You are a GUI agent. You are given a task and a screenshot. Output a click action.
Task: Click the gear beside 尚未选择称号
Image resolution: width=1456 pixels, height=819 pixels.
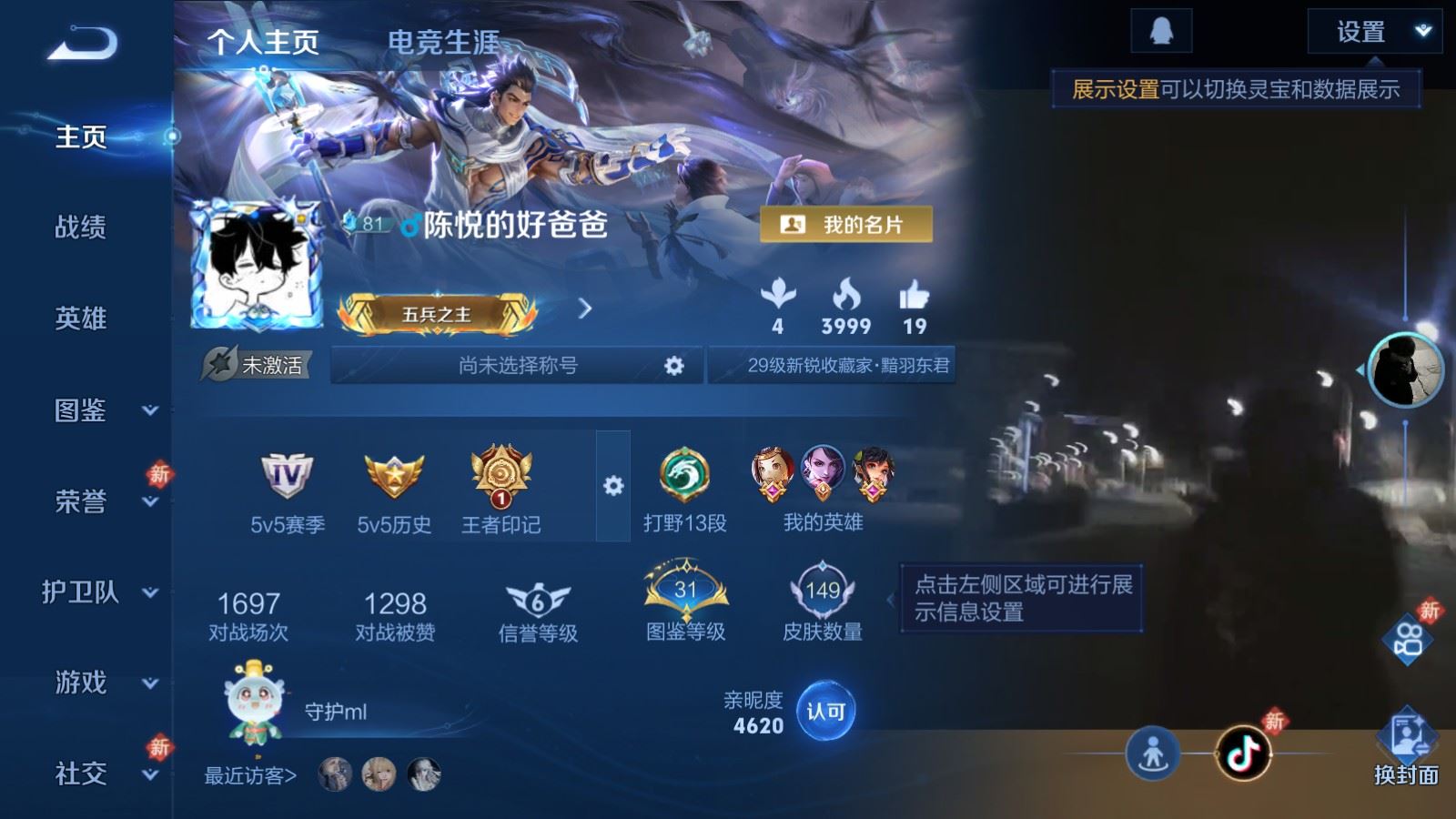673,365
